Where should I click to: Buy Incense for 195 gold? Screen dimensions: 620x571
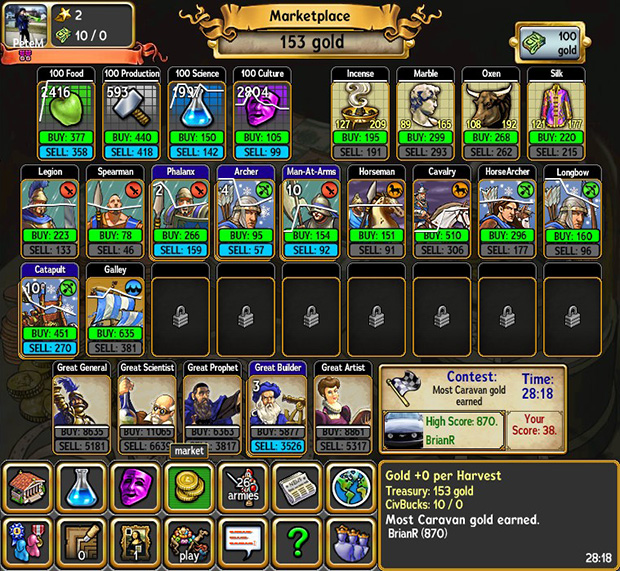click(x=360, y=136)
